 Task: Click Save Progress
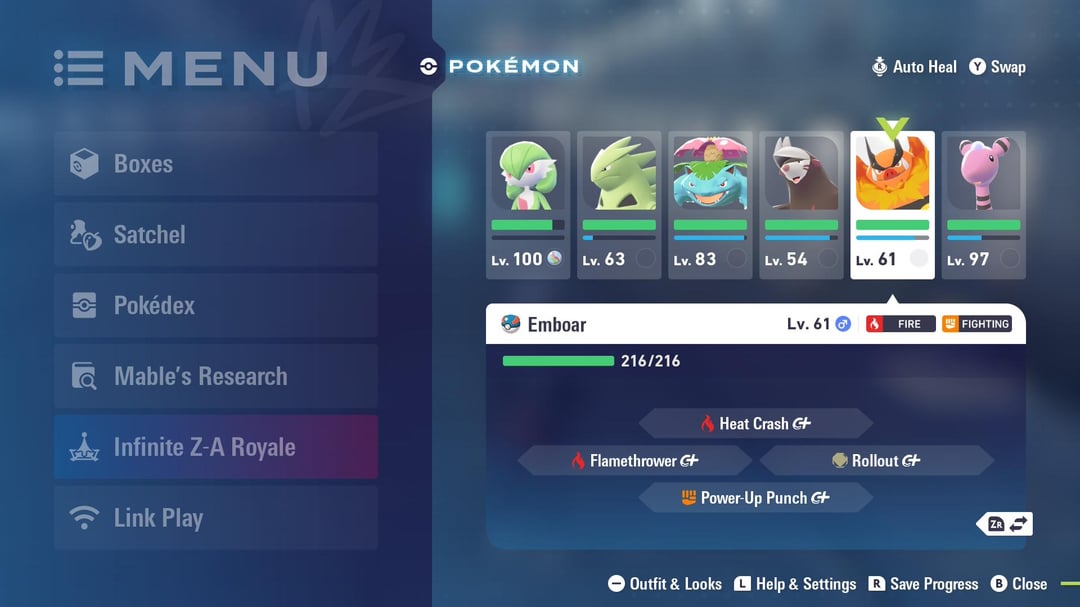click(923, 584)
